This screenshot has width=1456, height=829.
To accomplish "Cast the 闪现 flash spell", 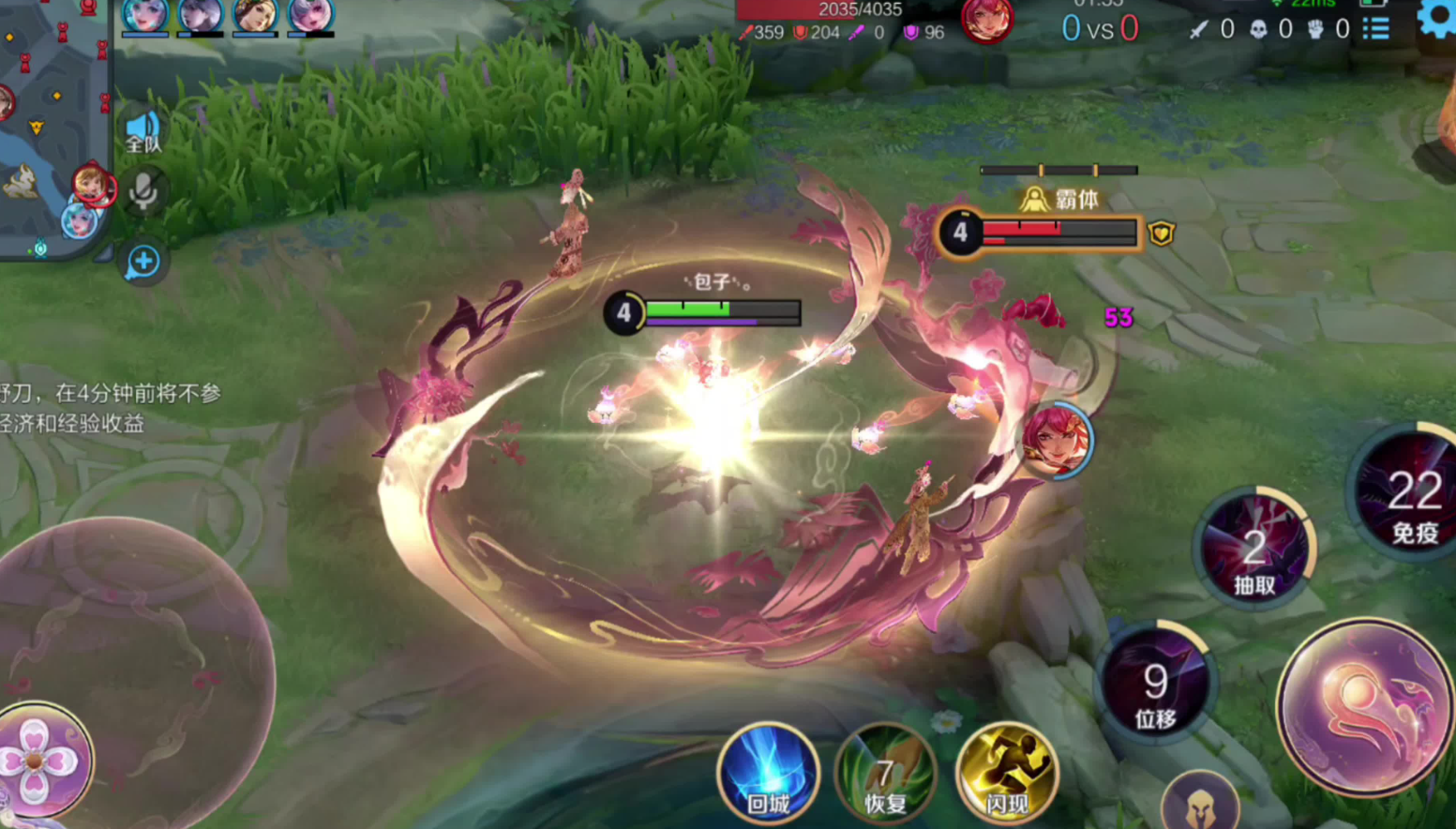I will pyautogui.click(x=1006, y=775).
